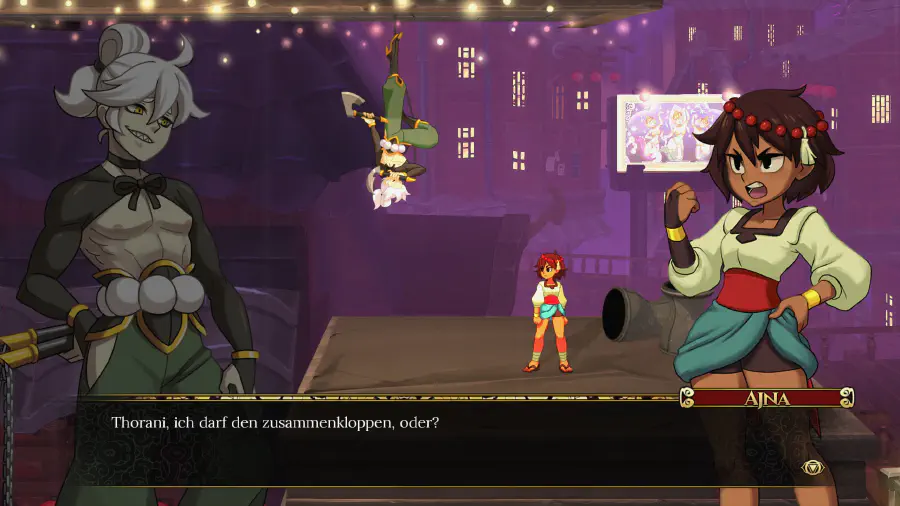Advance dialogue with the continue arrow icon

812,467
